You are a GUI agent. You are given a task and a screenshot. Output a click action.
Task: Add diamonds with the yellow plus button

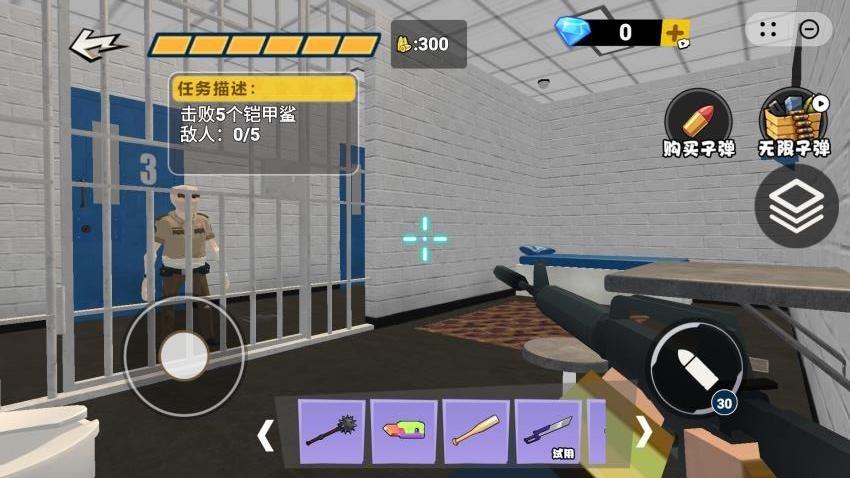tap(676, 33)
